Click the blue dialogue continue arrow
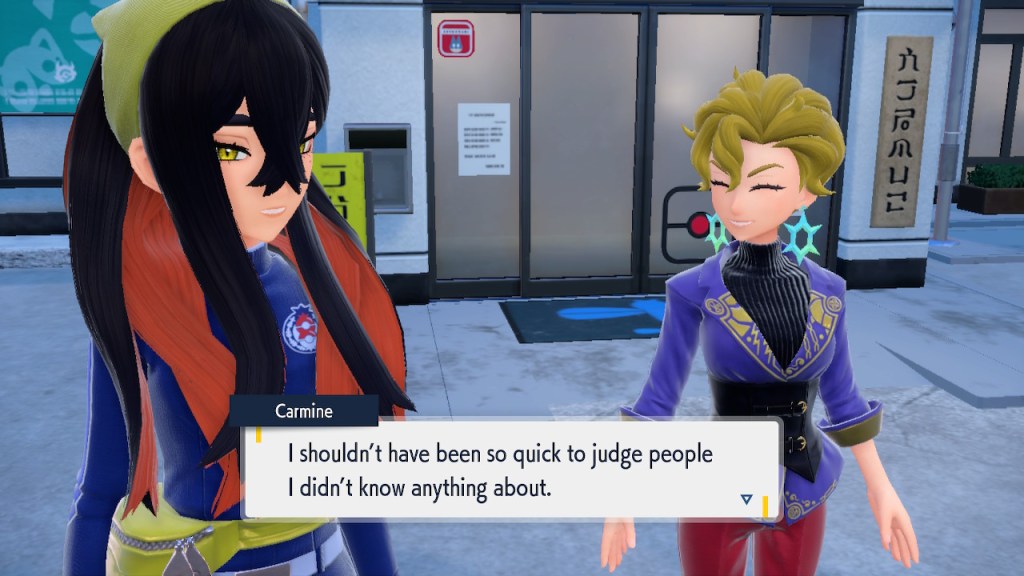Image resolution: width=1024 pixels, height=576 pixels. point(746,499)
